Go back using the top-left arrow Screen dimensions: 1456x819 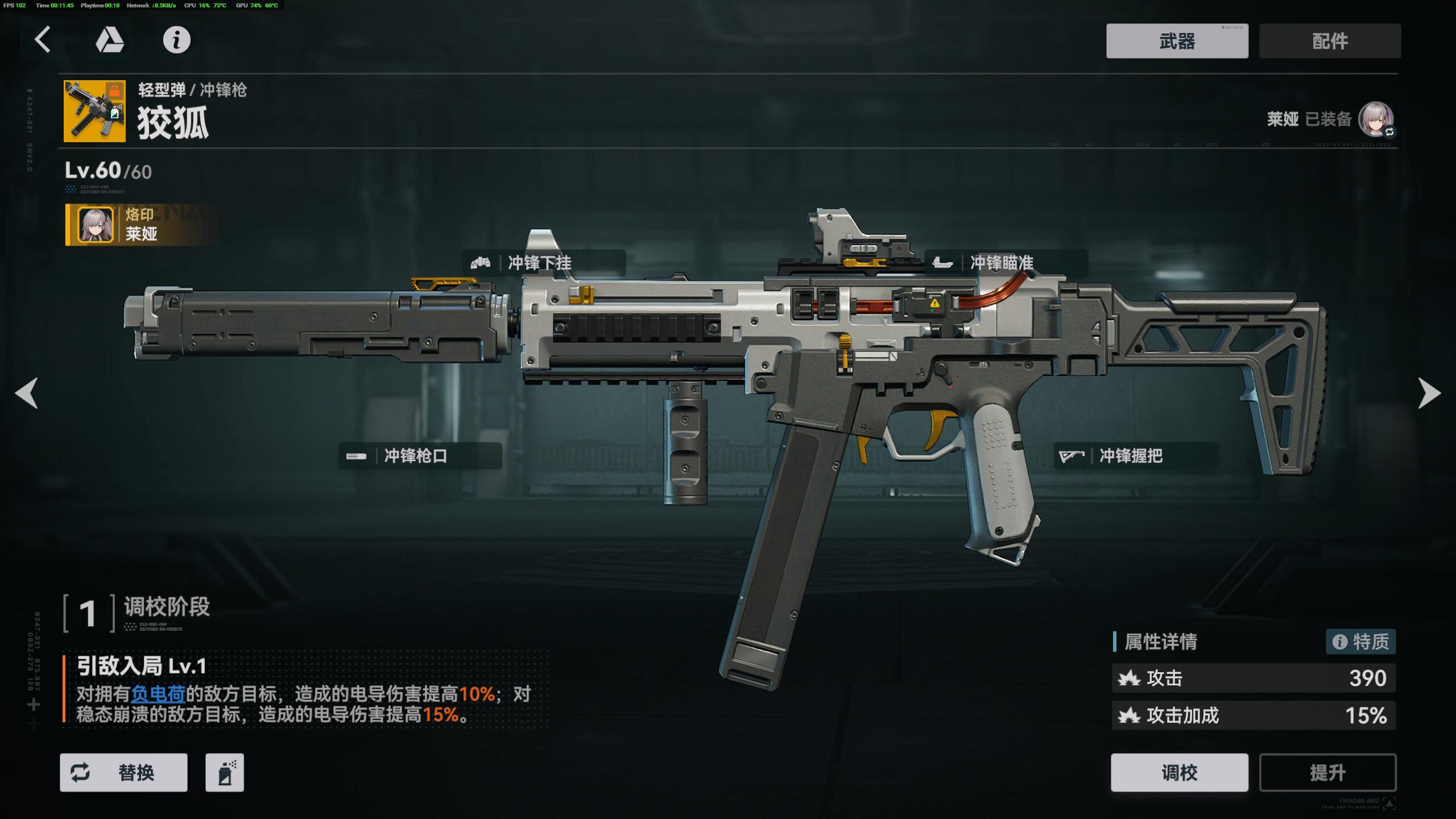point(43,40)
